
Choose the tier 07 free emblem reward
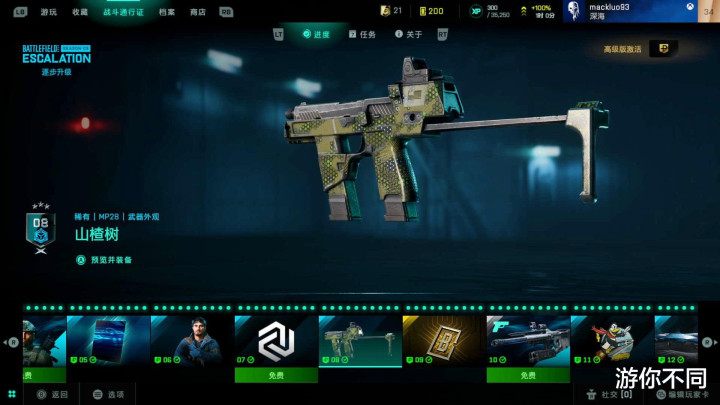(276, 345)
